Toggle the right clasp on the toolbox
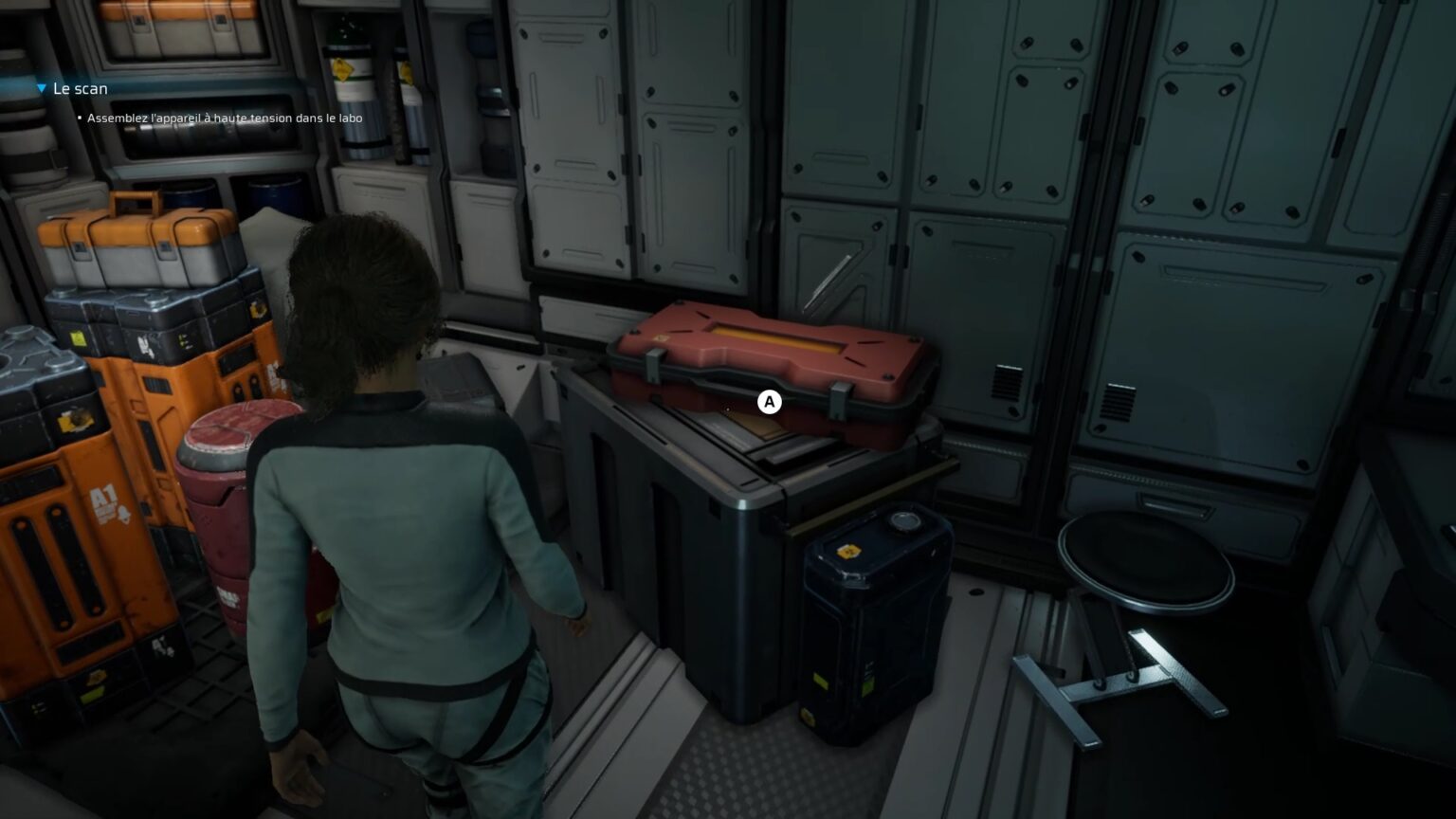Viewport: 1456px width, 819px height. [x=839, y=398]
